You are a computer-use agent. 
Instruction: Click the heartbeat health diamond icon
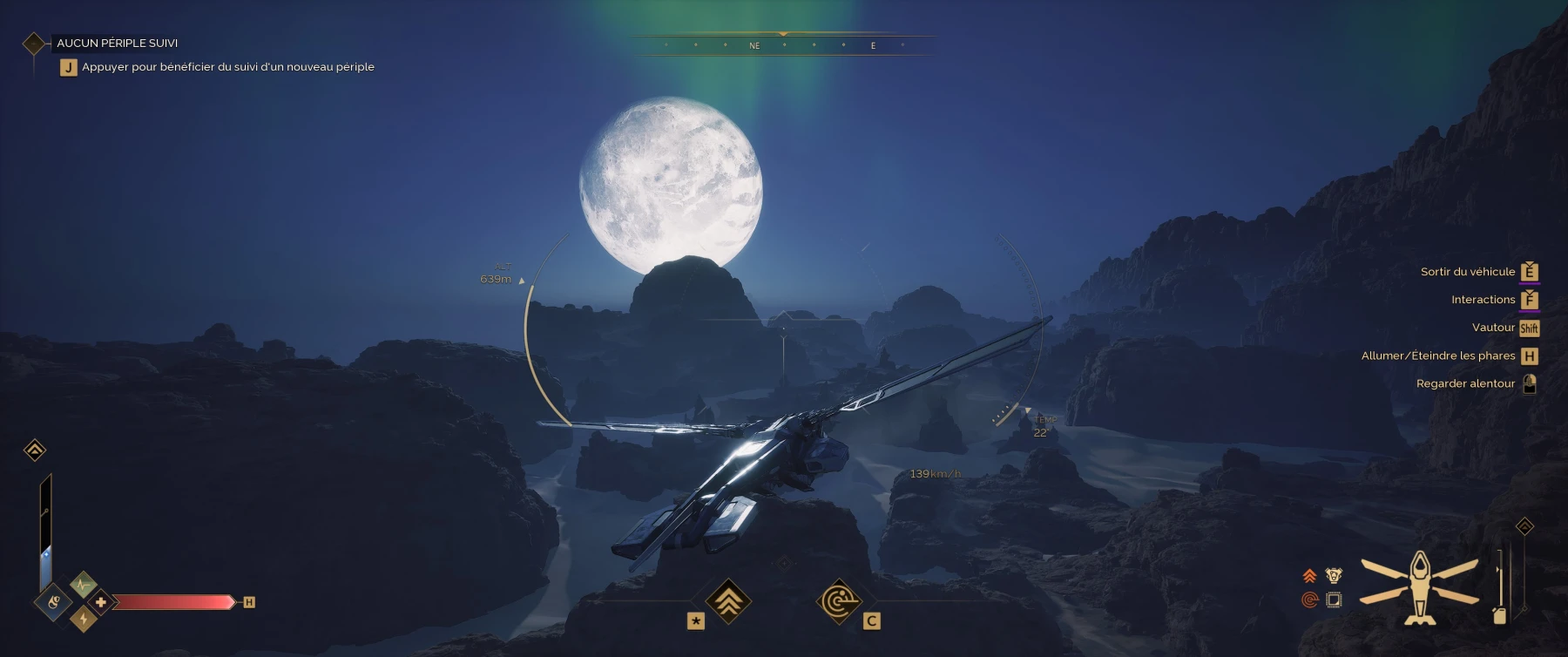(83, 583)
